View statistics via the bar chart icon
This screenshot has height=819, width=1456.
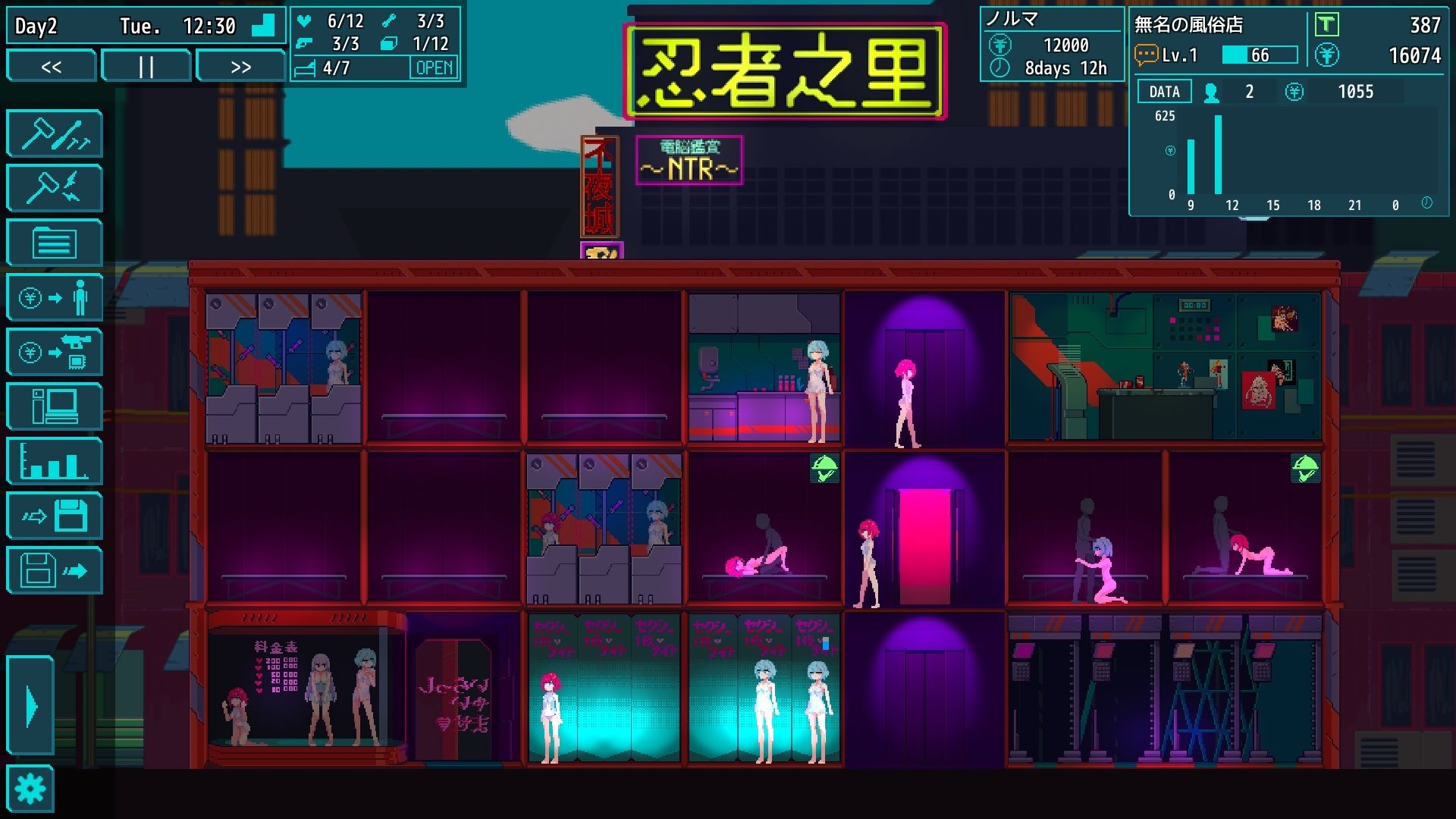click(x=54, y=462)
